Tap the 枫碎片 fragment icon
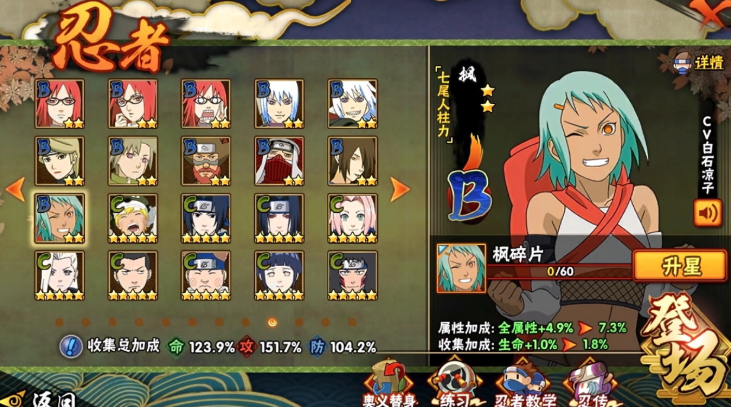The height and width of the screenshot is (407, 731). [461, 267]
